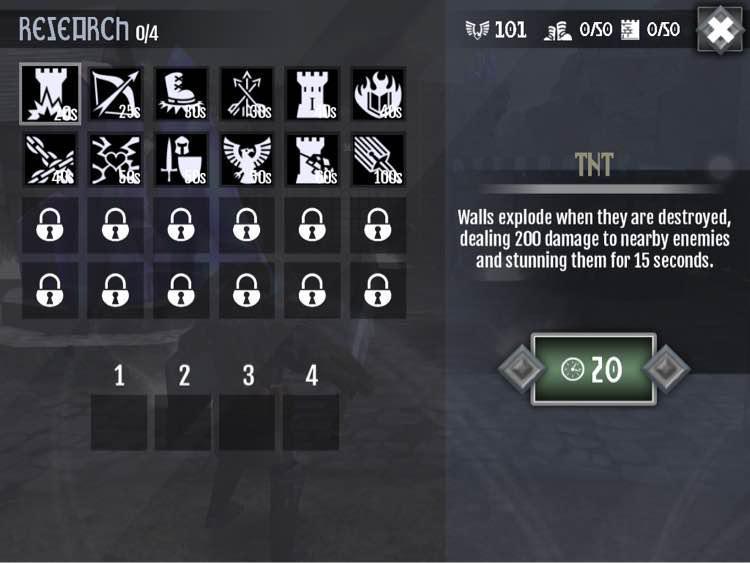Screen dimensions: 750x563
Task: Choose the eagle emblem research
Action: tap(246, 160)
